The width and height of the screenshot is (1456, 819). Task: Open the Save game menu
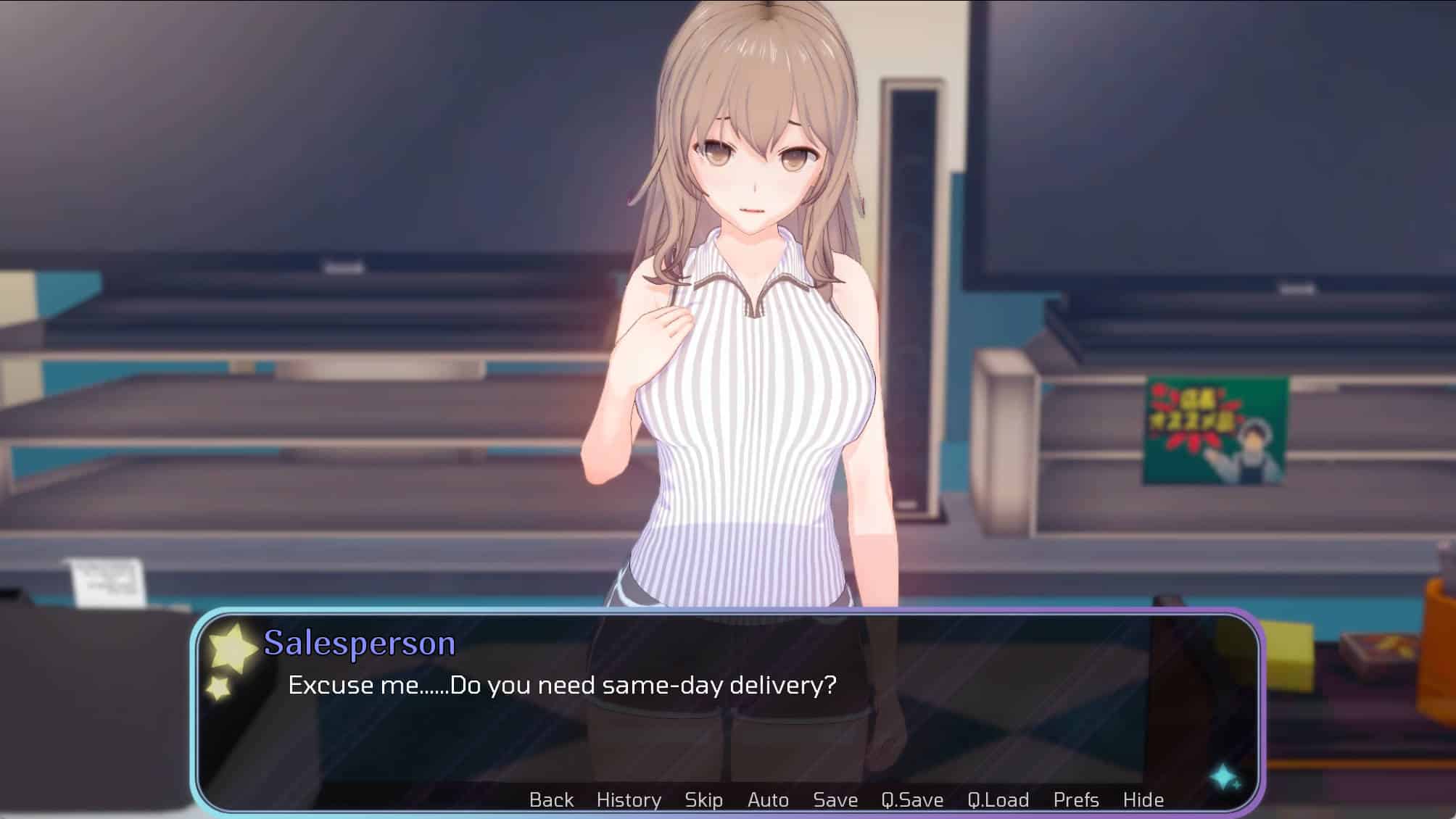tap(835, 799)
